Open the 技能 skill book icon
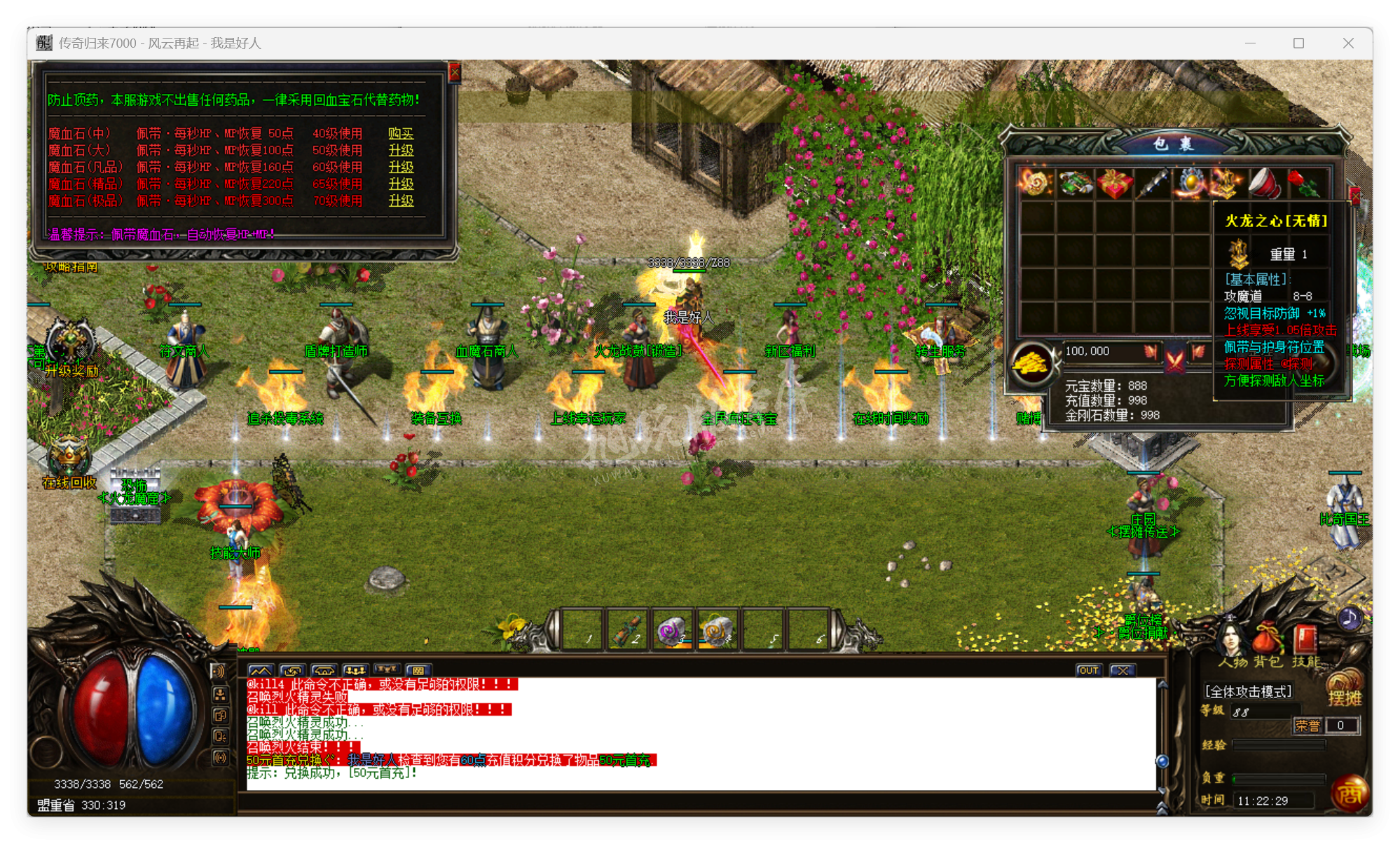The image size is (1400, 844). tap(1305, 638)
